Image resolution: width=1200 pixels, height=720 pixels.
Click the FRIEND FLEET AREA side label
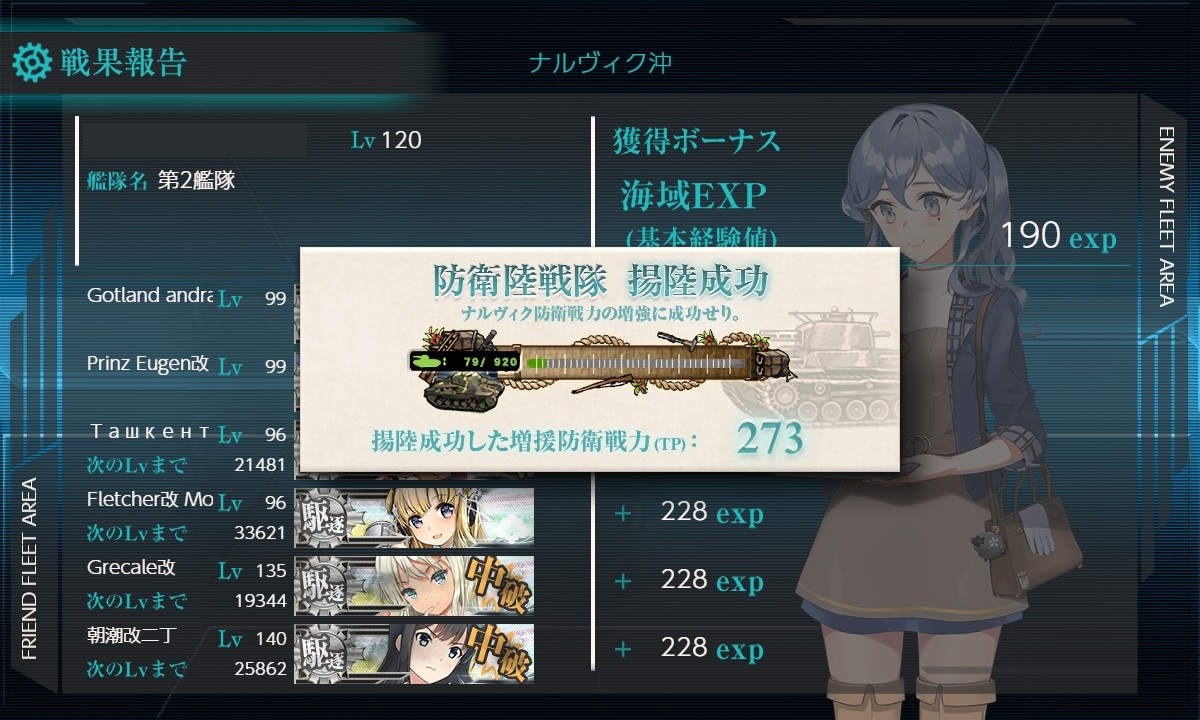[30, 569]
